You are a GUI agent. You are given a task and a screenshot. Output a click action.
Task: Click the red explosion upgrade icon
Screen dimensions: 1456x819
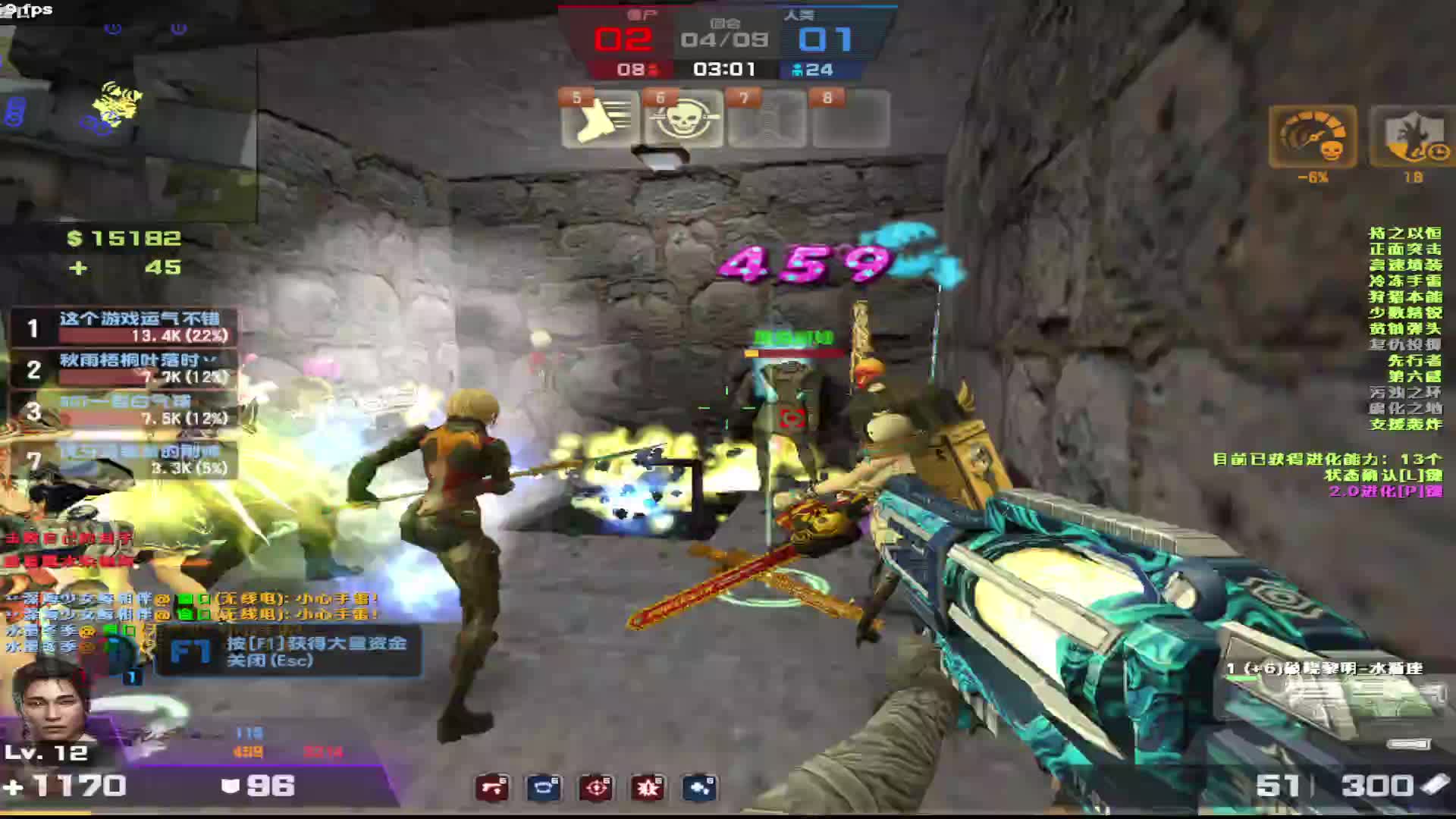coord(648,788)
